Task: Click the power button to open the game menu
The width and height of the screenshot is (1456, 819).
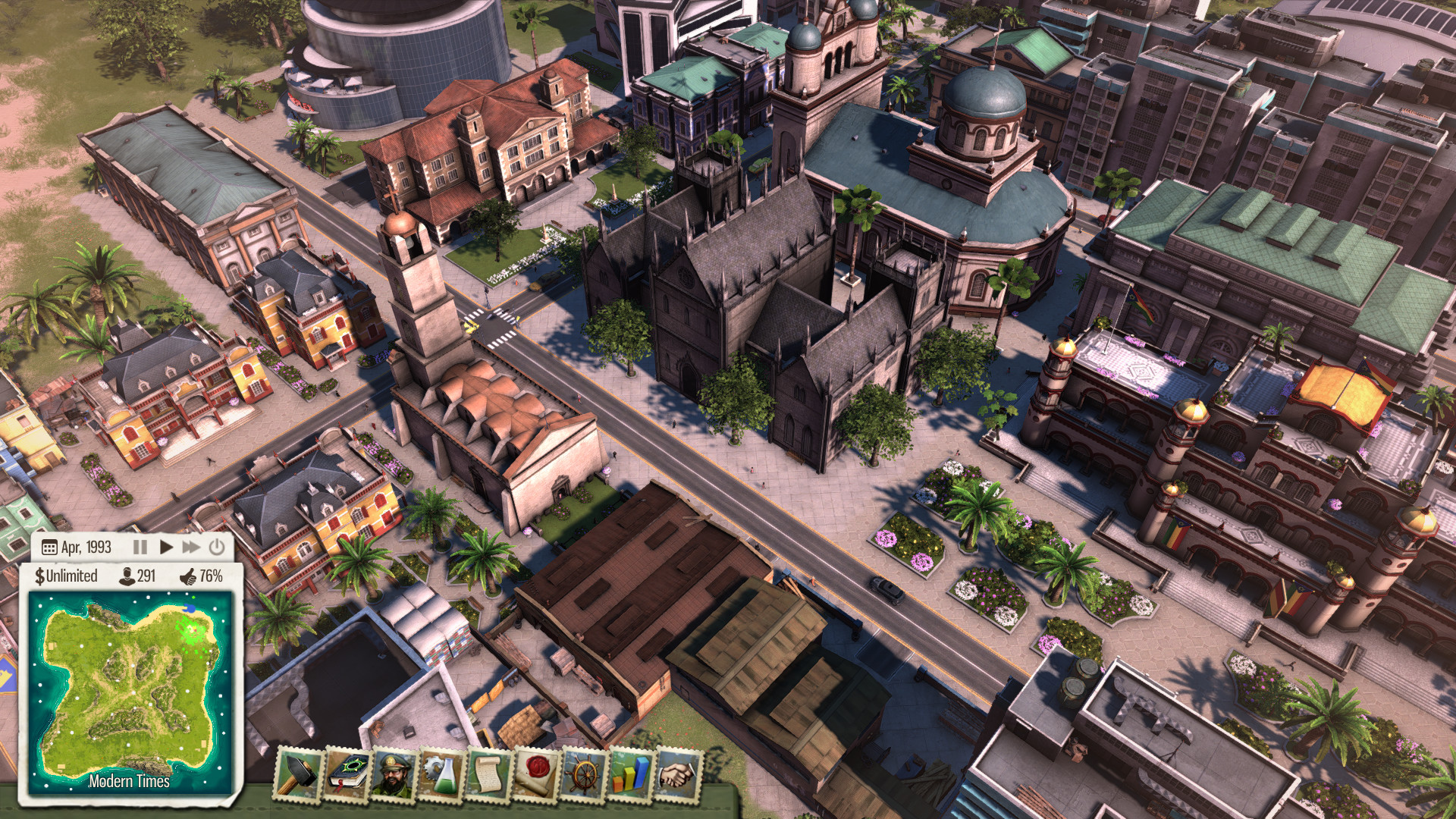Action: click(x=217, y=548)
